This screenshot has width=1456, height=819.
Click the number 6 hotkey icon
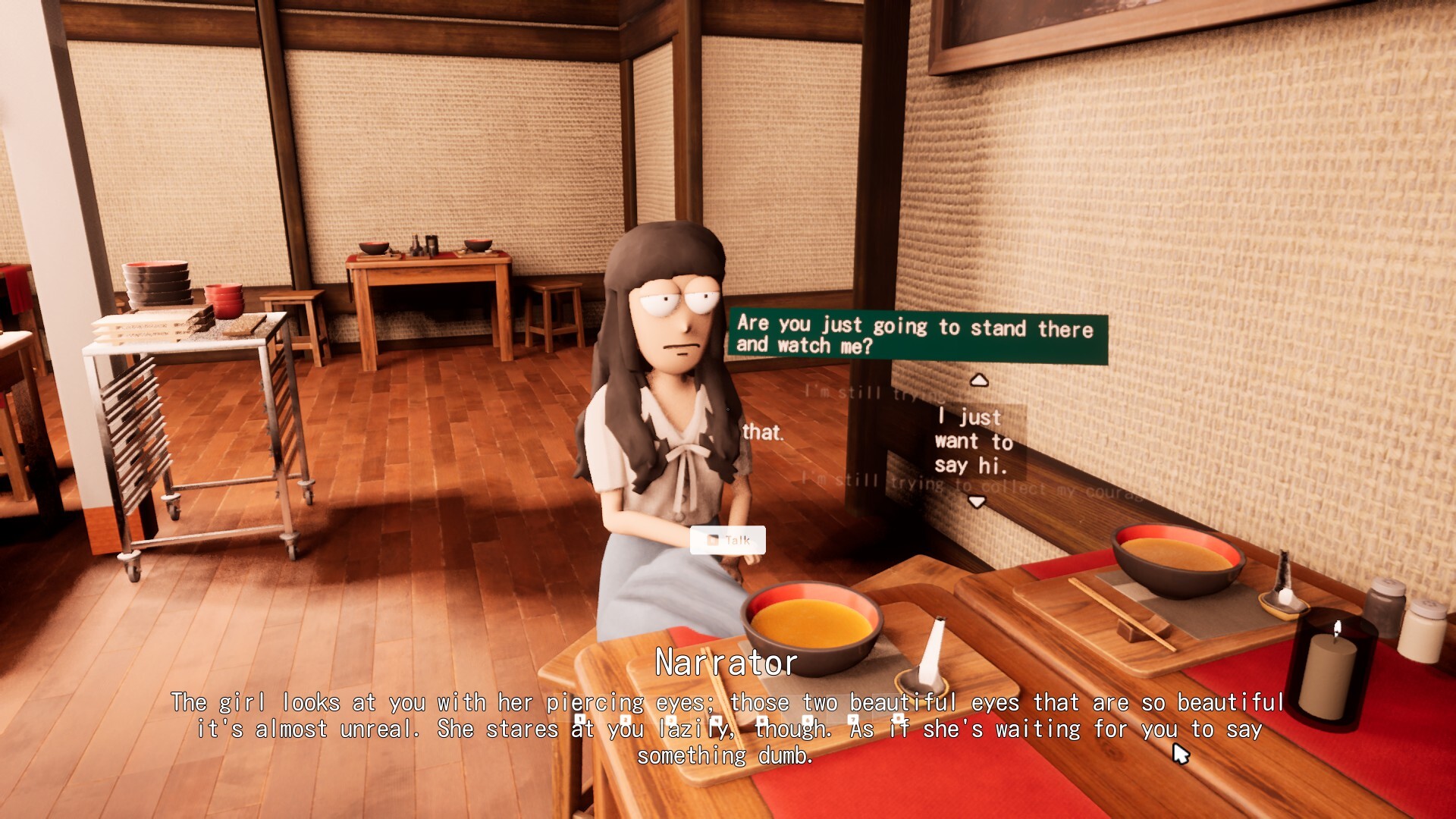807,719
